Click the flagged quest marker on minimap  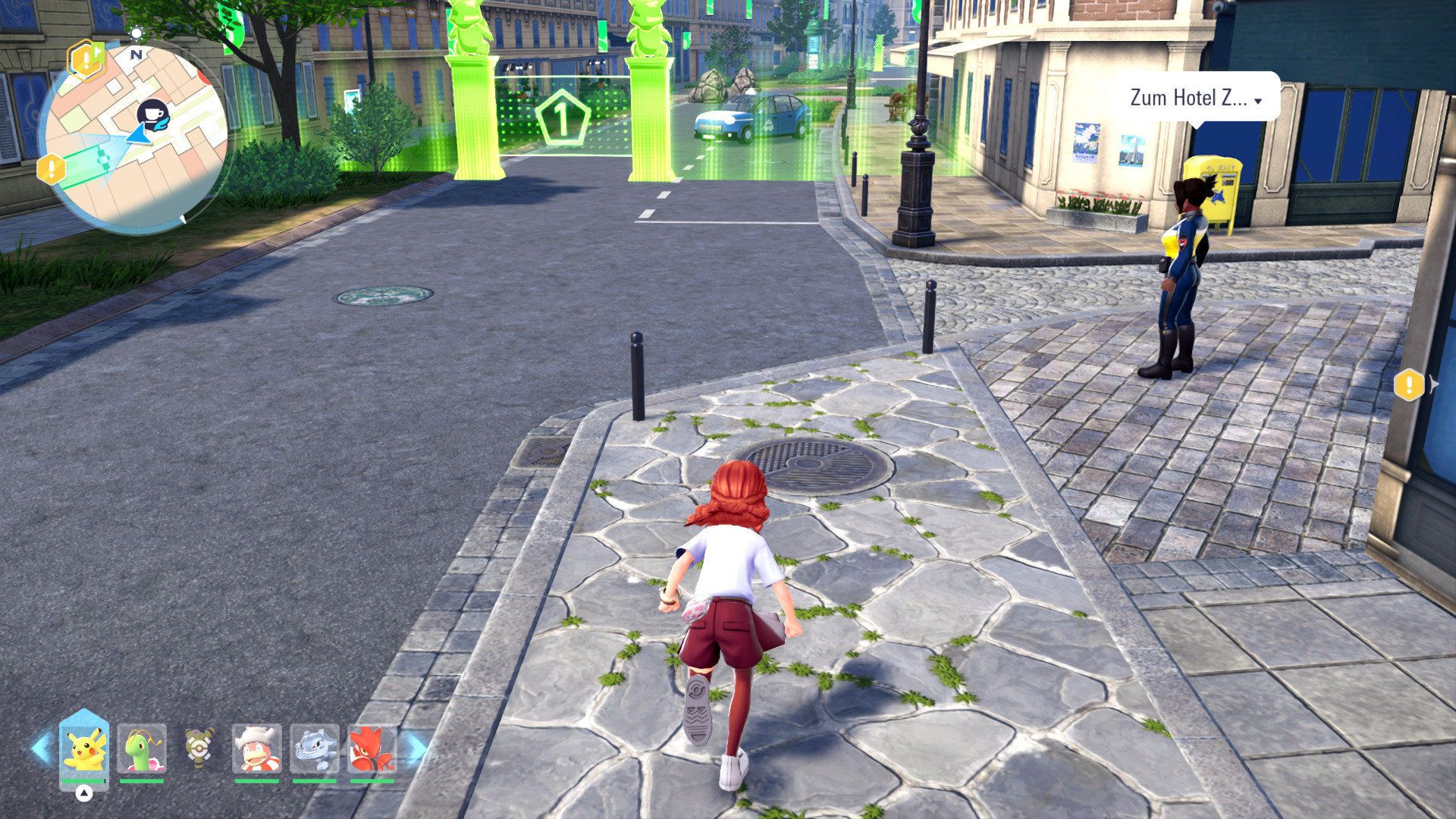click(86, 58)
